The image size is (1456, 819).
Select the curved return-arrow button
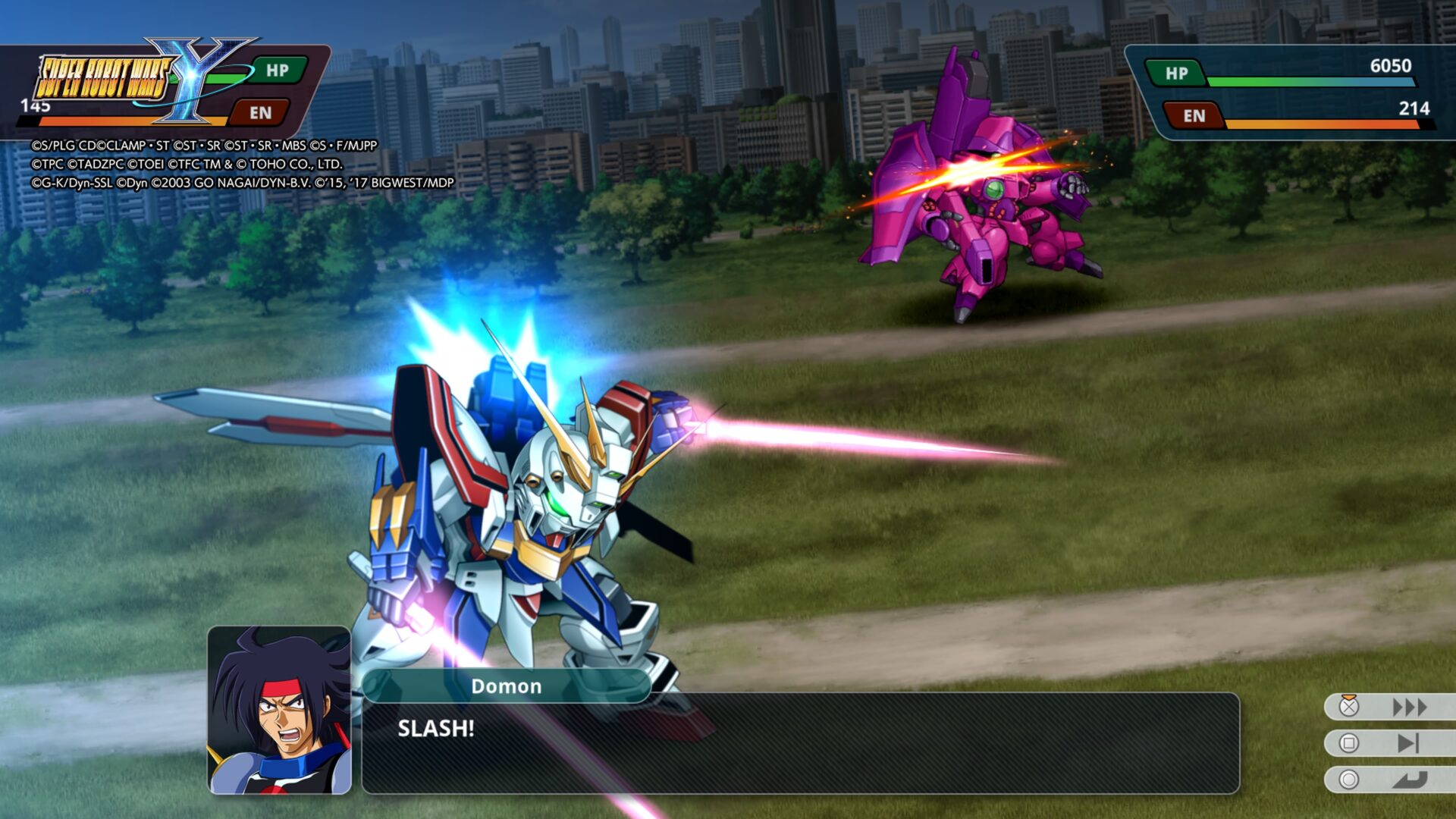[x=1409, y=780]
